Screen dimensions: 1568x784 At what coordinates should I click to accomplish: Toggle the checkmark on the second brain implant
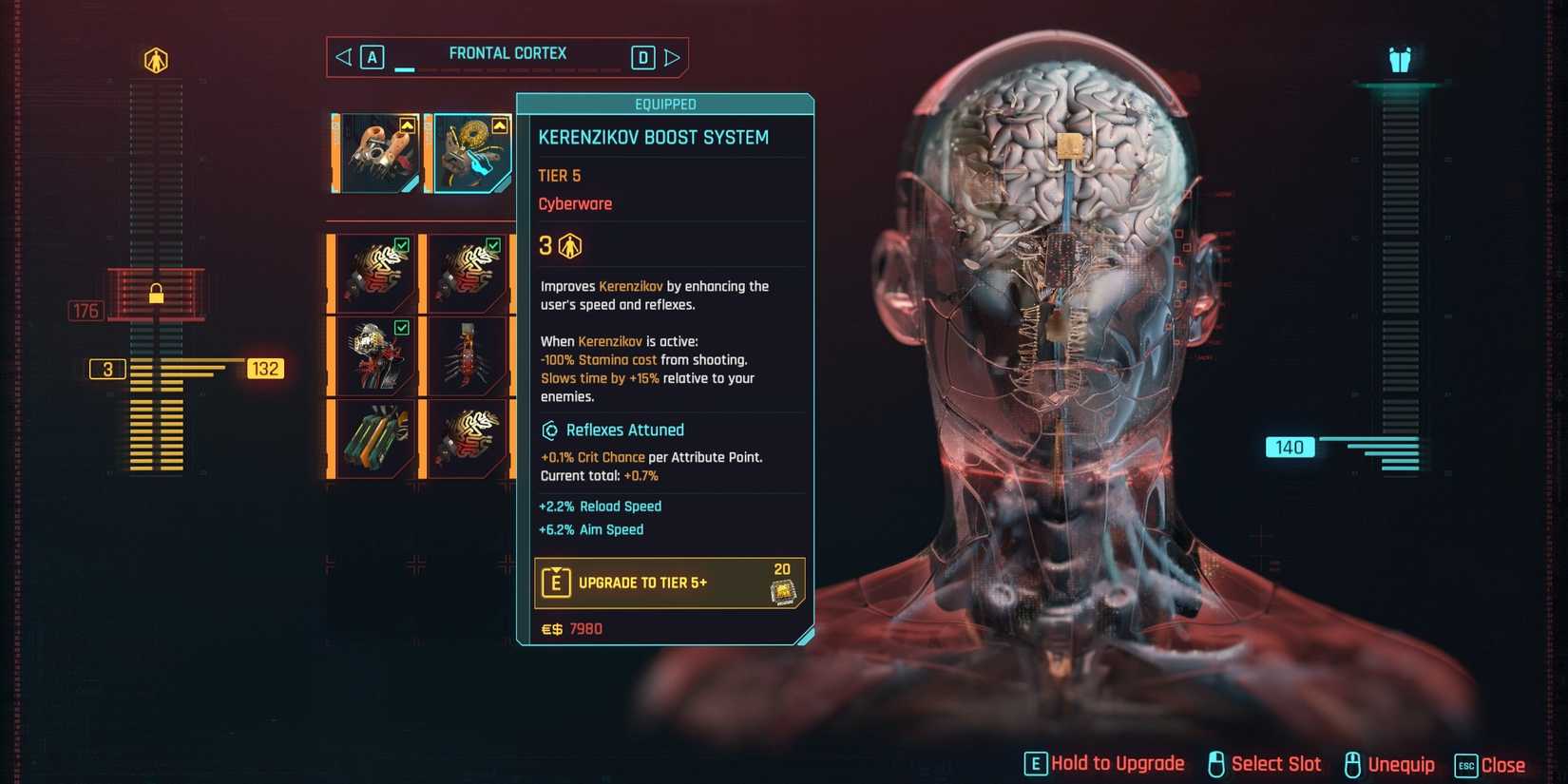[493, 244]
